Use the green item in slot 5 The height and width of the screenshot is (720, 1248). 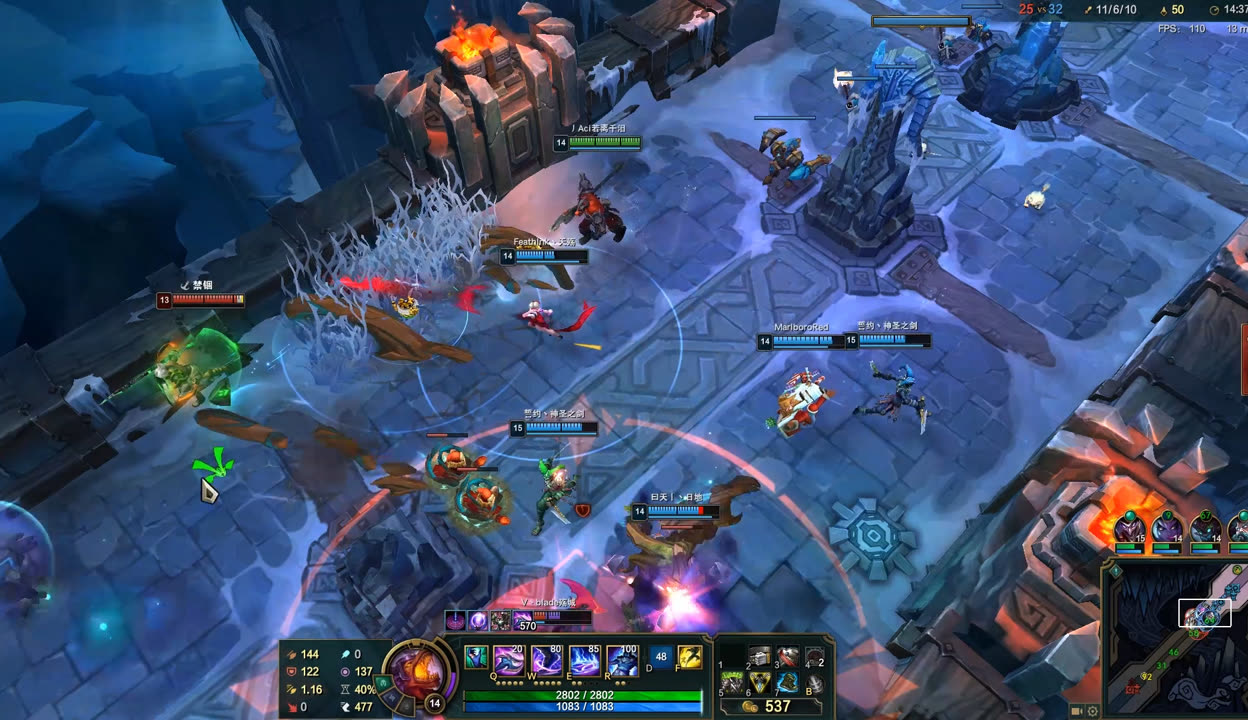click(733, 683)
